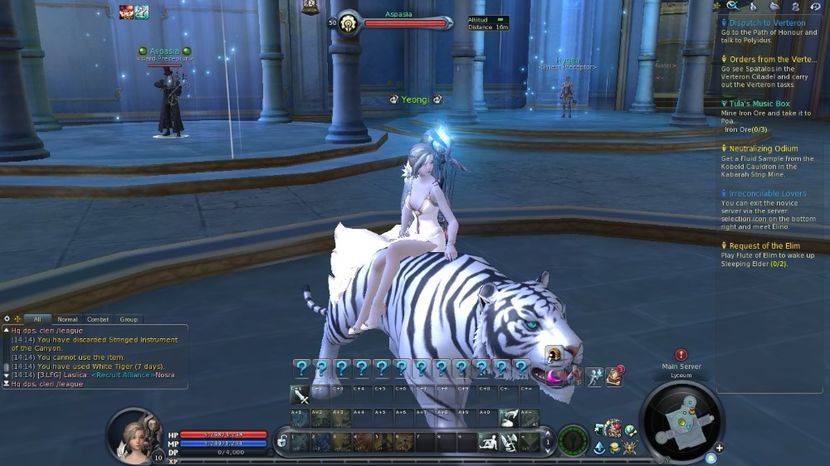830x466 pixels.
Task: Click the Main Server alert icon
Action: [681, 354]
